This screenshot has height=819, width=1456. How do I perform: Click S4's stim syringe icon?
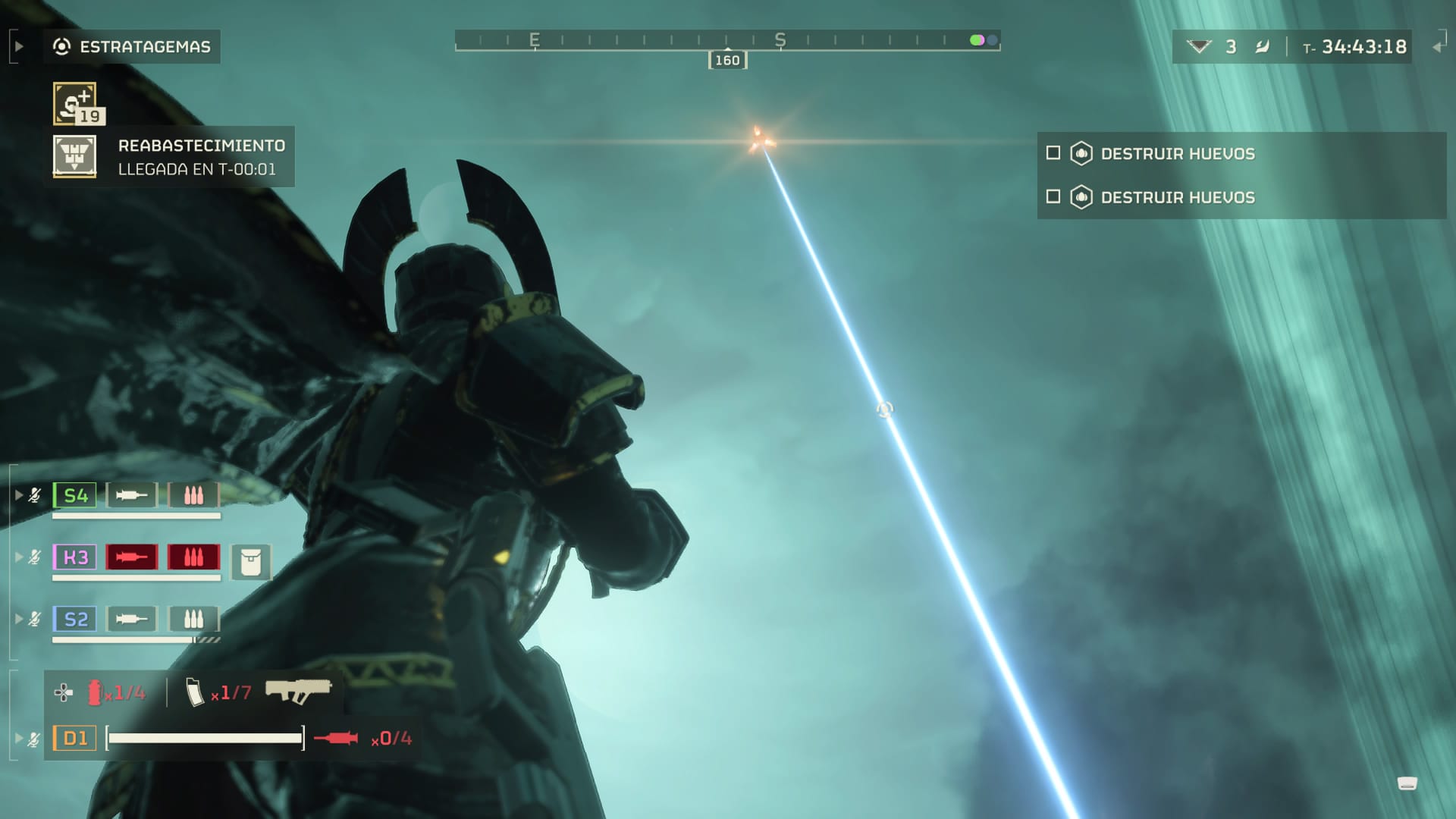point(131,496)
